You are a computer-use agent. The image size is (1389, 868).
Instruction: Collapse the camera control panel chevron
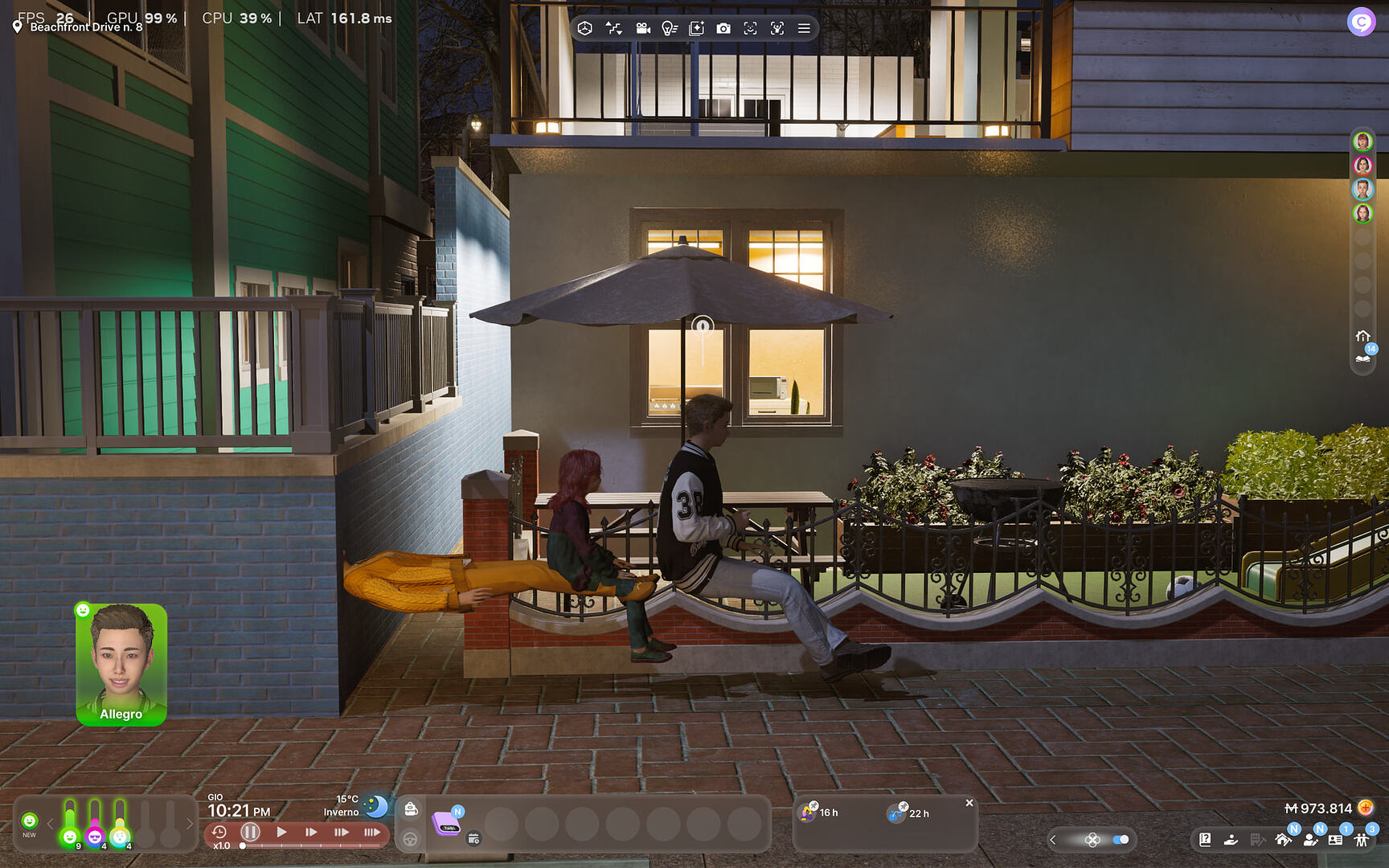1053,839
